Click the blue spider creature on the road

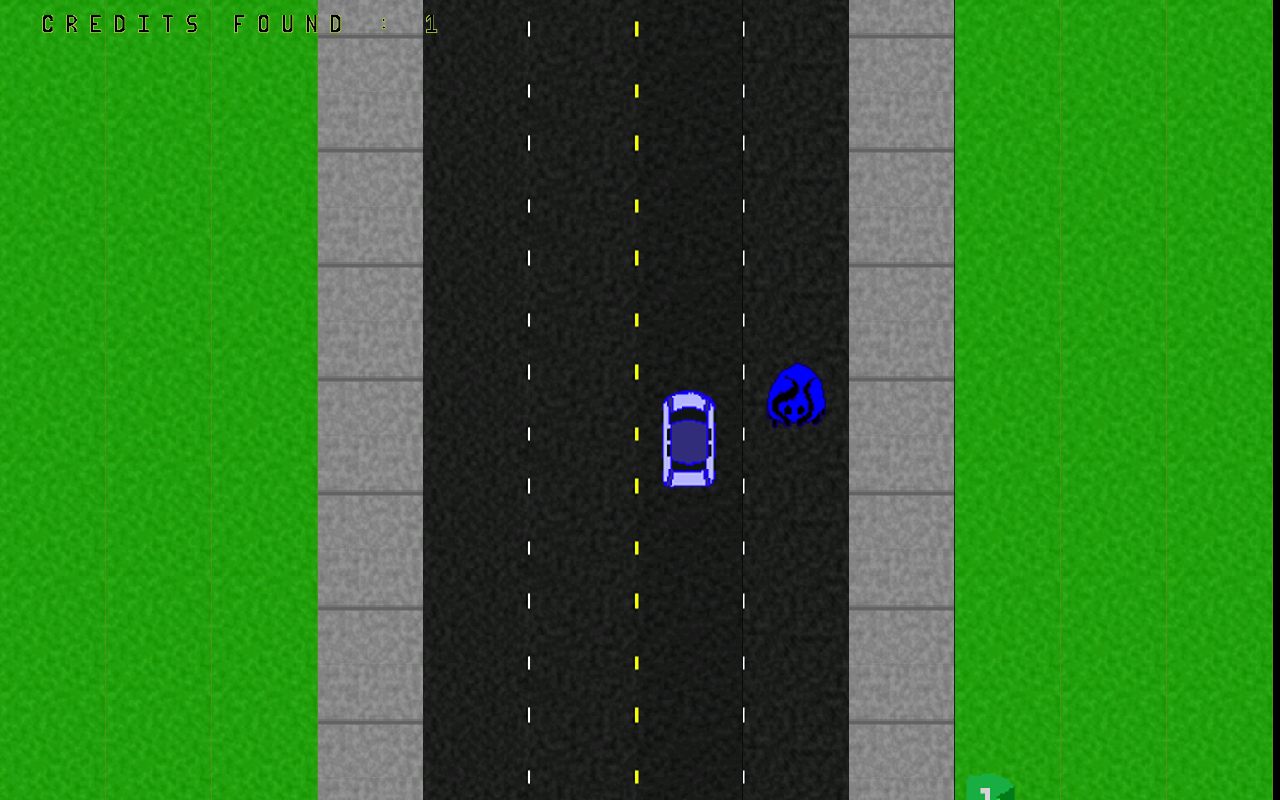click(x=795, y=395)
